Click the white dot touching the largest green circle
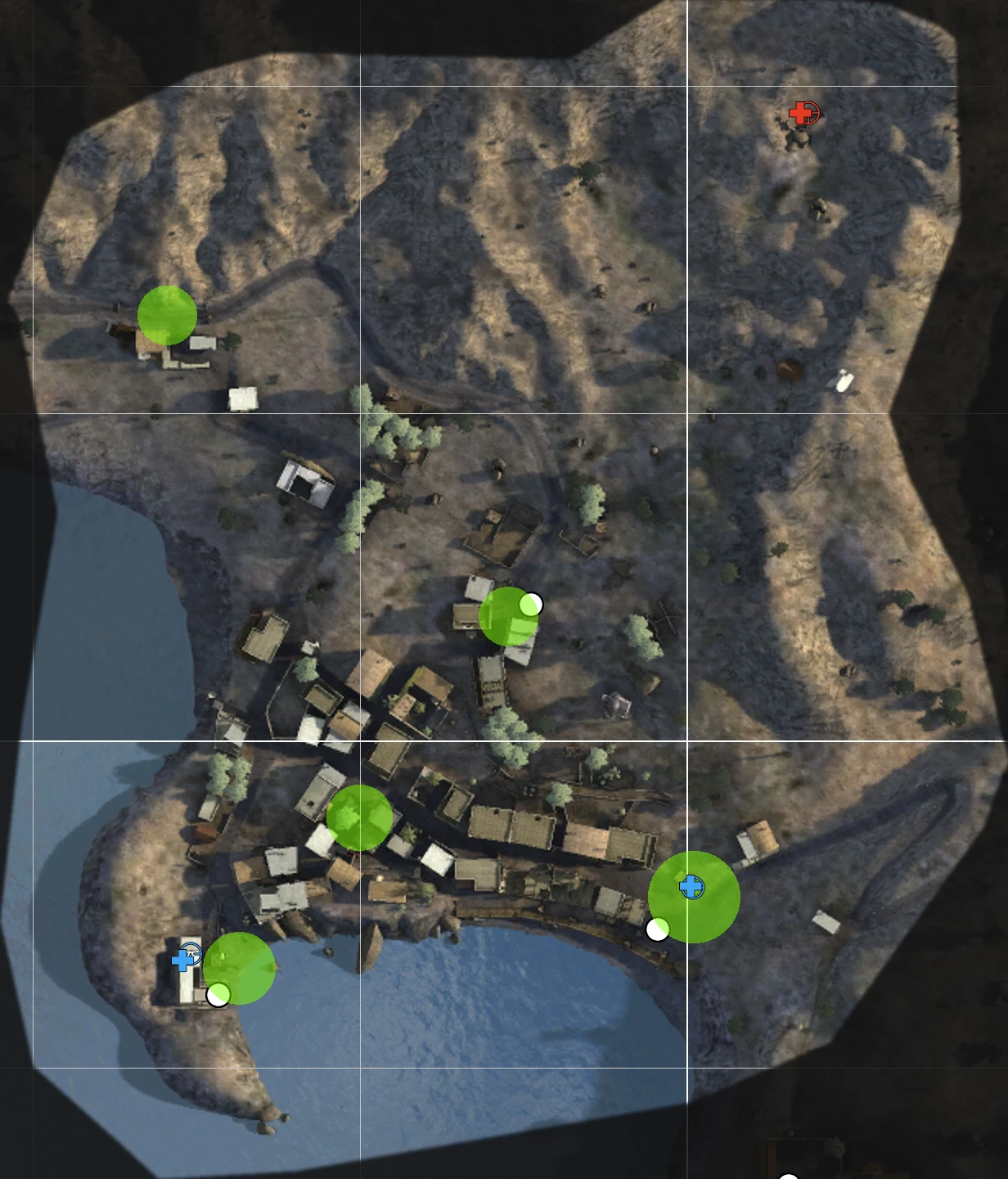This screenshot has height=1179, width=1008. pos(657,929)
